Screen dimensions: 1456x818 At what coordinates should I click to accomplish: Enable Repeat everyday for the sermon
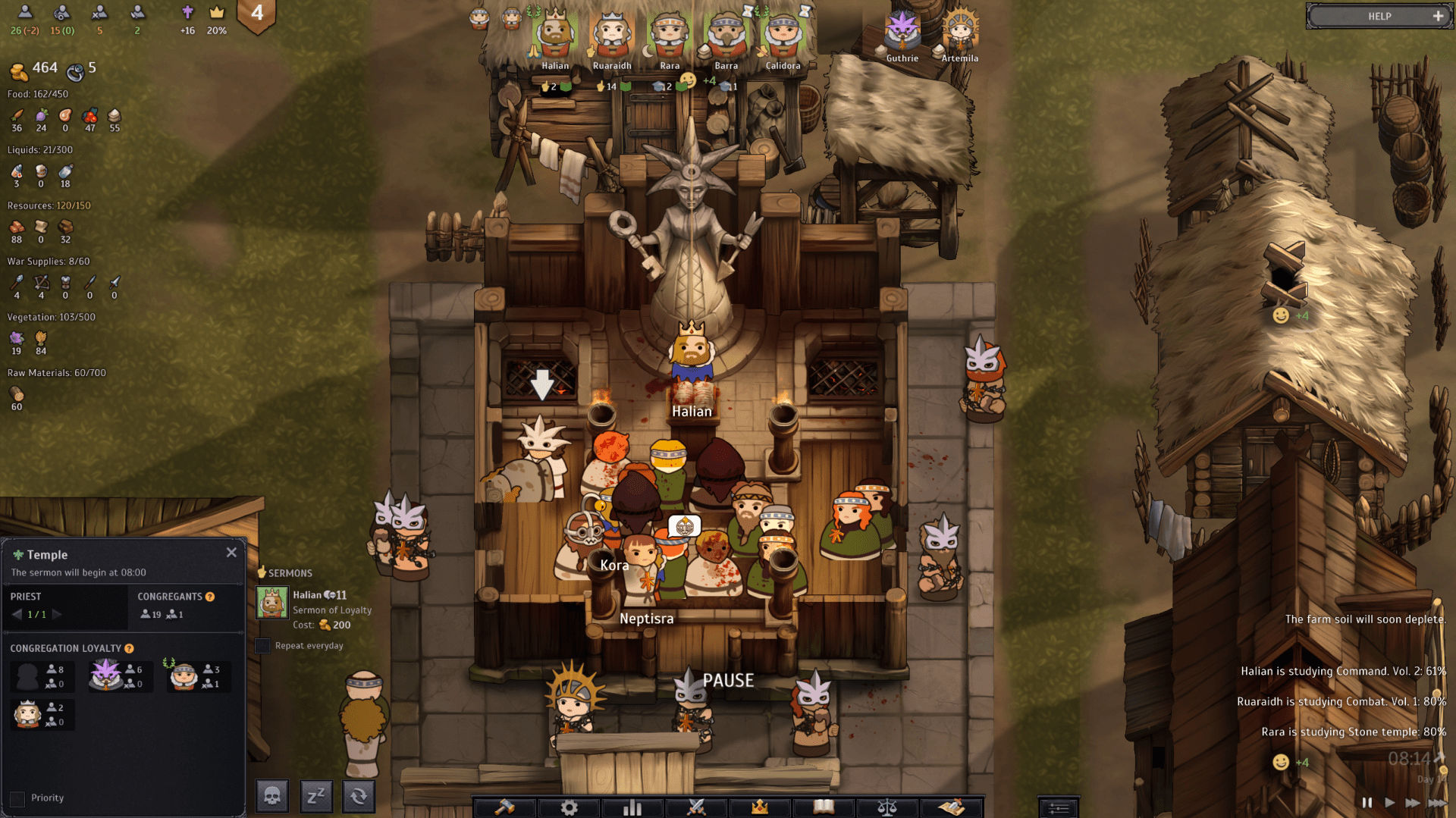pyautogui.click(x=262, y=646)
